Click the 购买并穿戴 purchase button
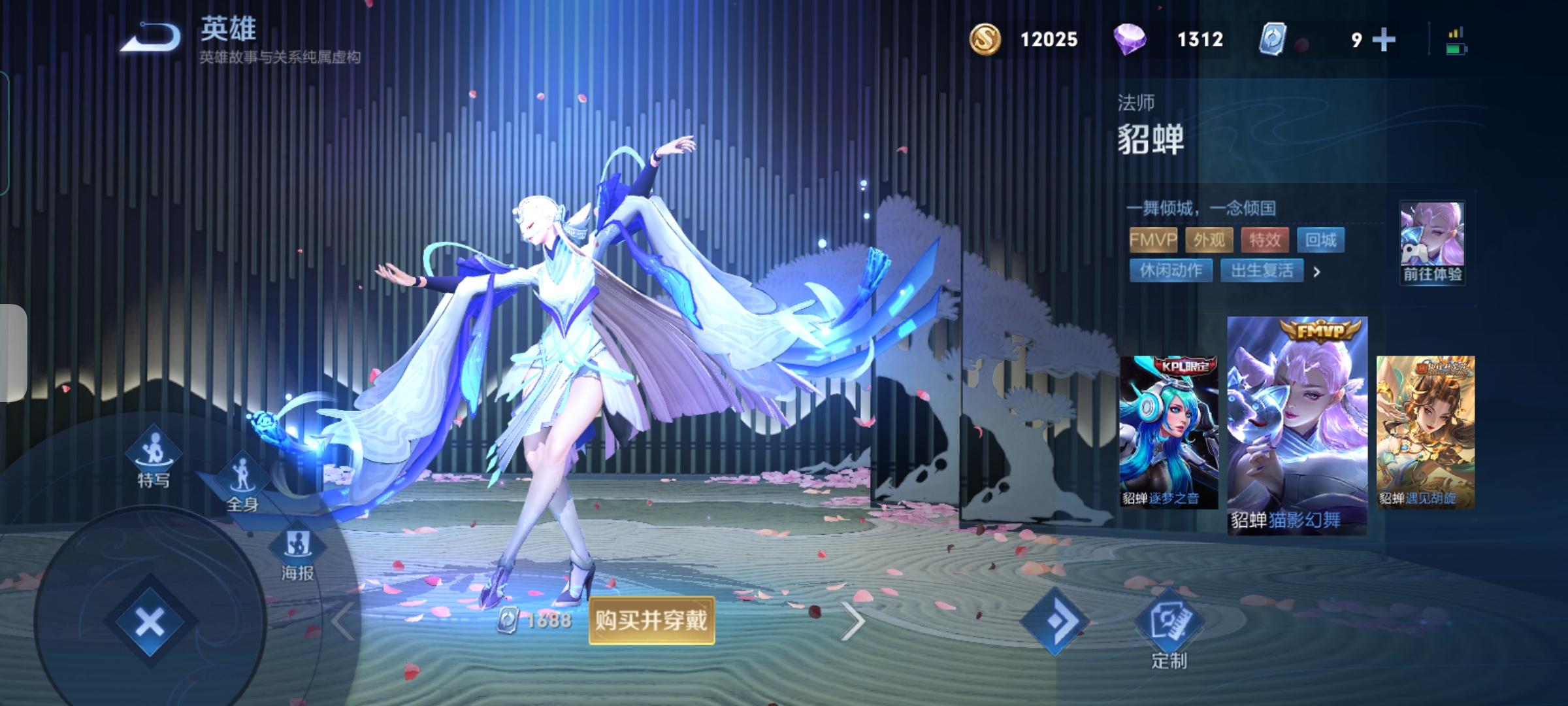Screen dimensions: 1568x706 [x=651, y=620]
